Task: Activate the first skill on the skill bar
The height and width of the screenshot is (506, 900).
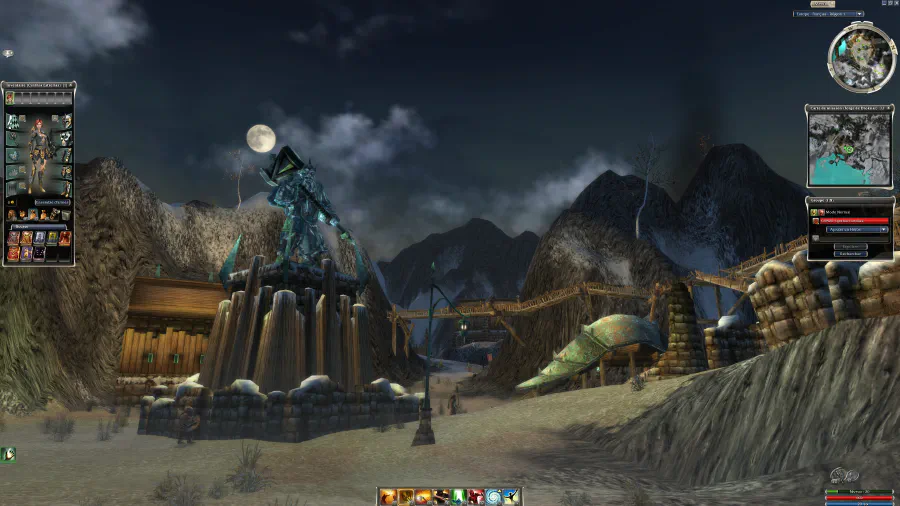Action: pos(388,495)
